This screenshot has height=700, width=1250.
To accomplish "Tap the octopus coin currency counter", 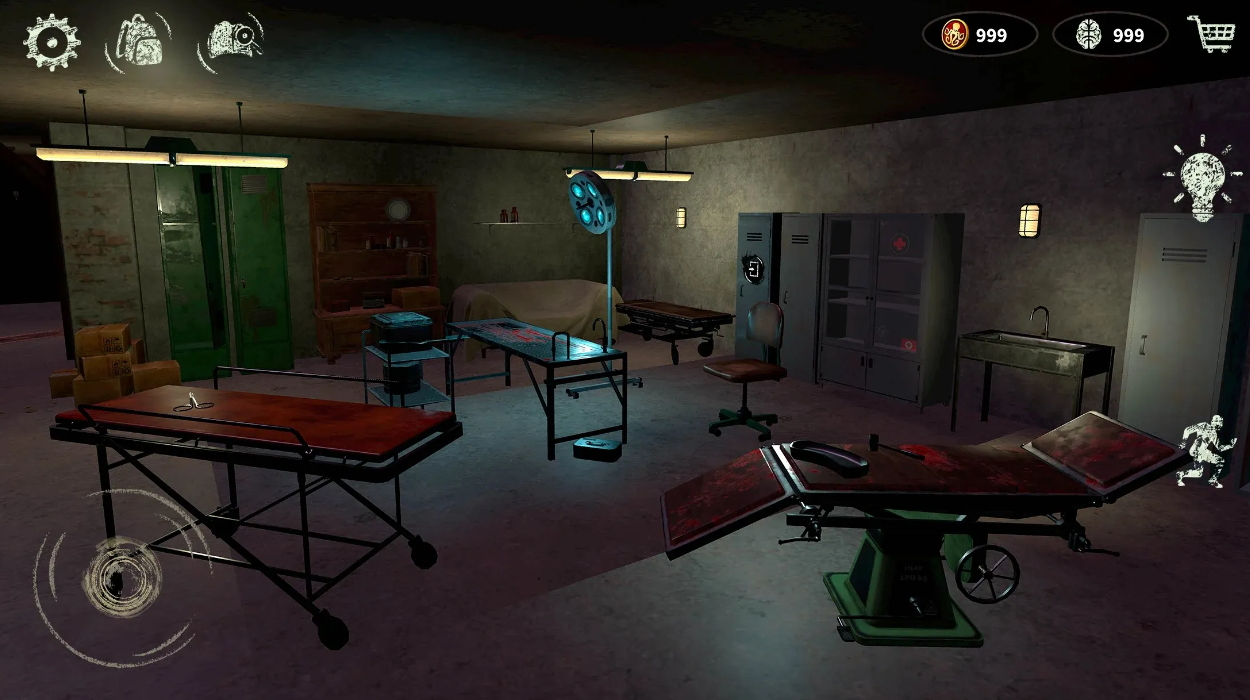I will click(x=979, y=35).
